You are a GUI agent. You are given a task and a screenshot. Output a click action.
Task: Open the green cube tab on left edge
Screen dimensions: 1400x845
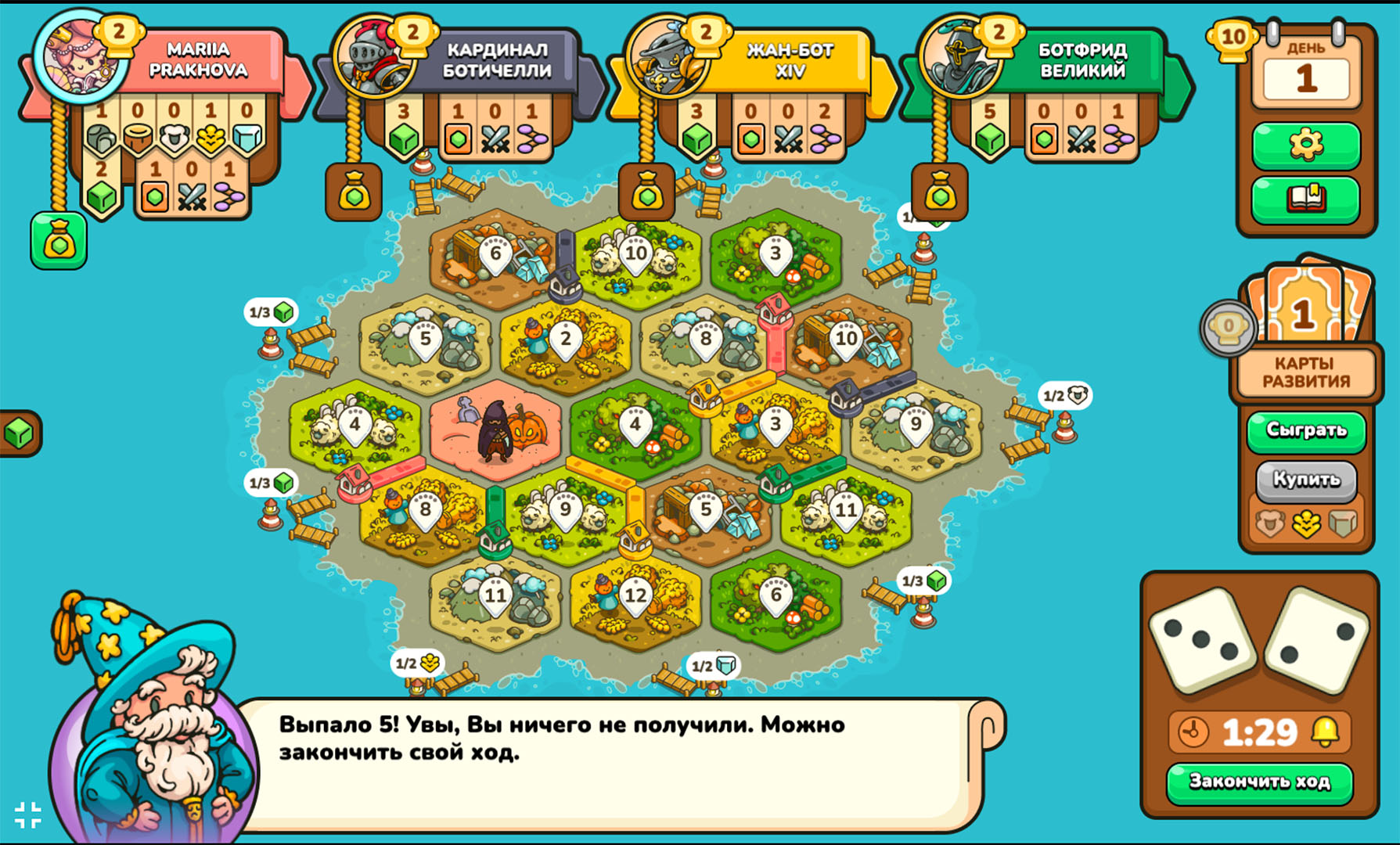coord(19,433)
